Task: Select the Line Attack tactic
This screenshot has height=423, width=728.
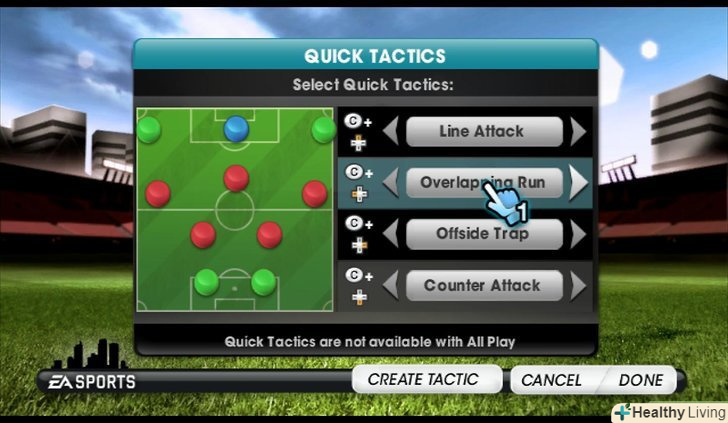Action: click(481, 131)
